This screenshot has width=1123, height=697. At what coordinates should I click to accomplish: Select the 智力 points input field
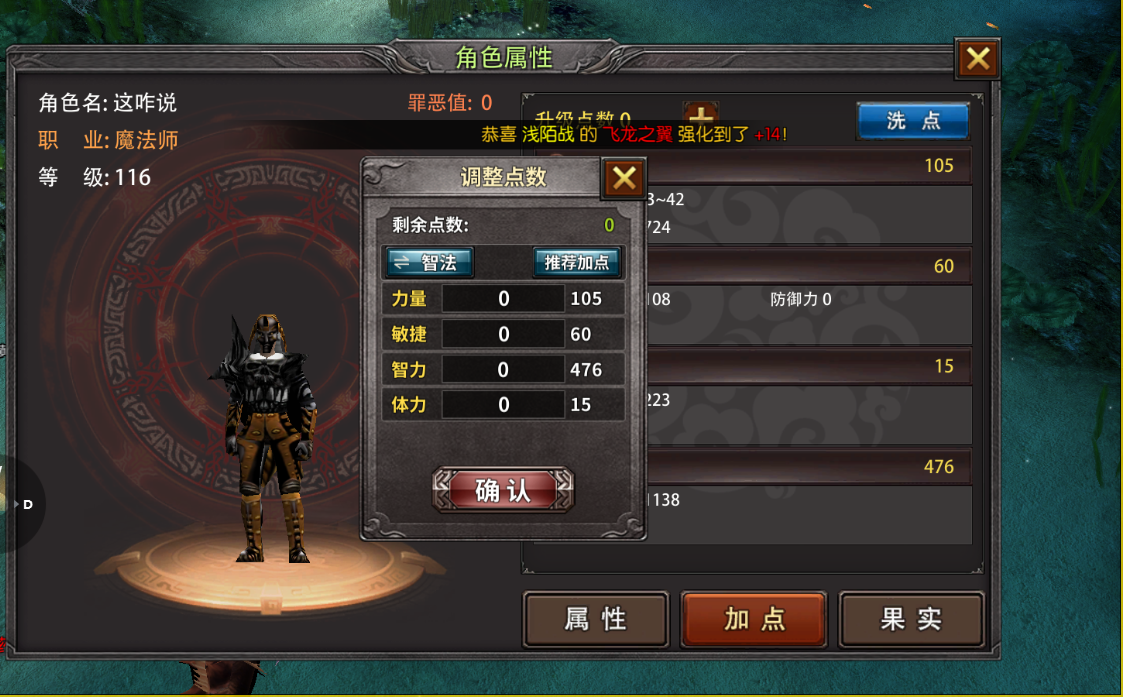[503, 370]
